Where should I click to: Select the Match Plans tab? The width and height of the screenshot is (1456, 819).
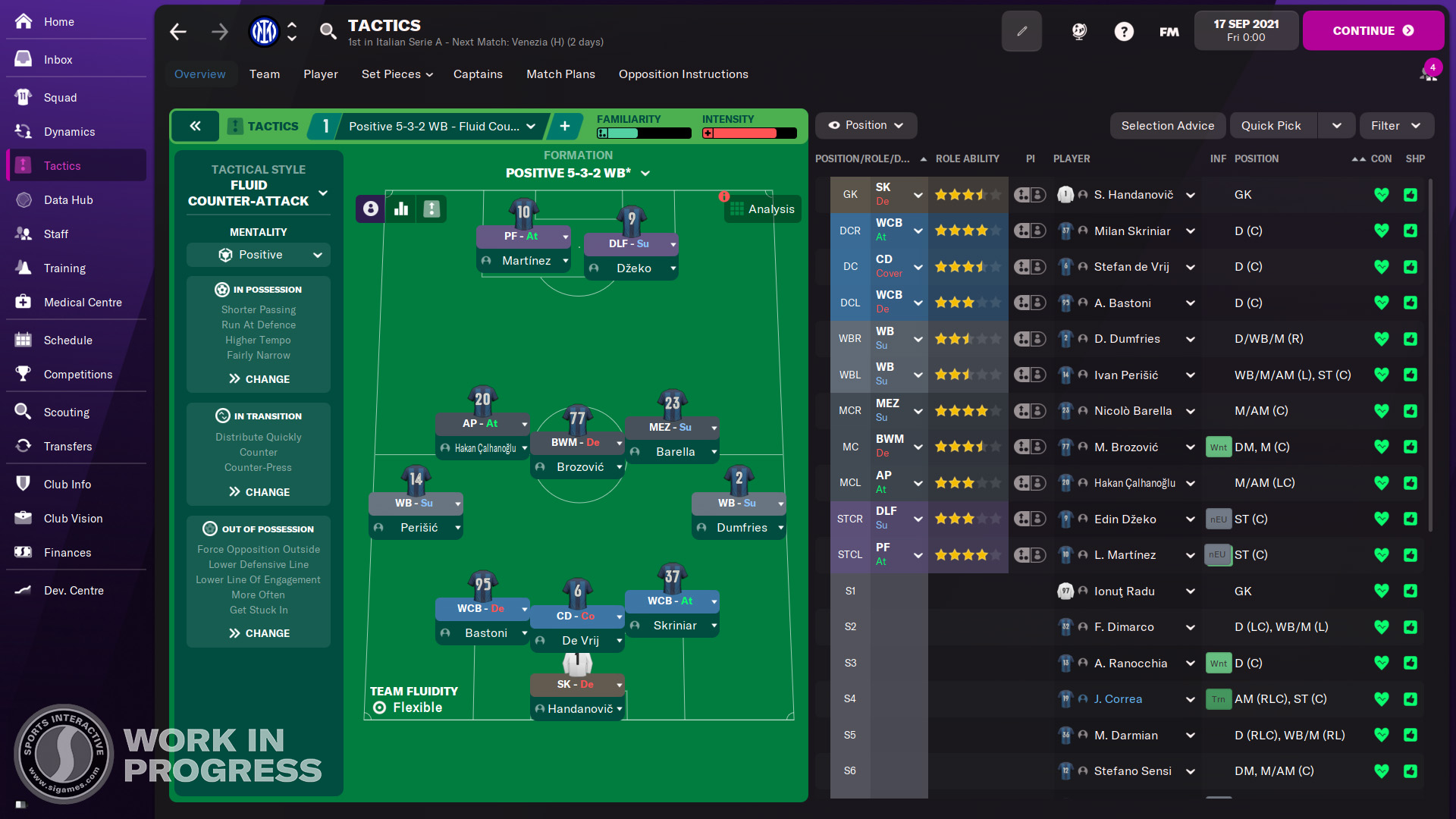click(x=560, y=74)
